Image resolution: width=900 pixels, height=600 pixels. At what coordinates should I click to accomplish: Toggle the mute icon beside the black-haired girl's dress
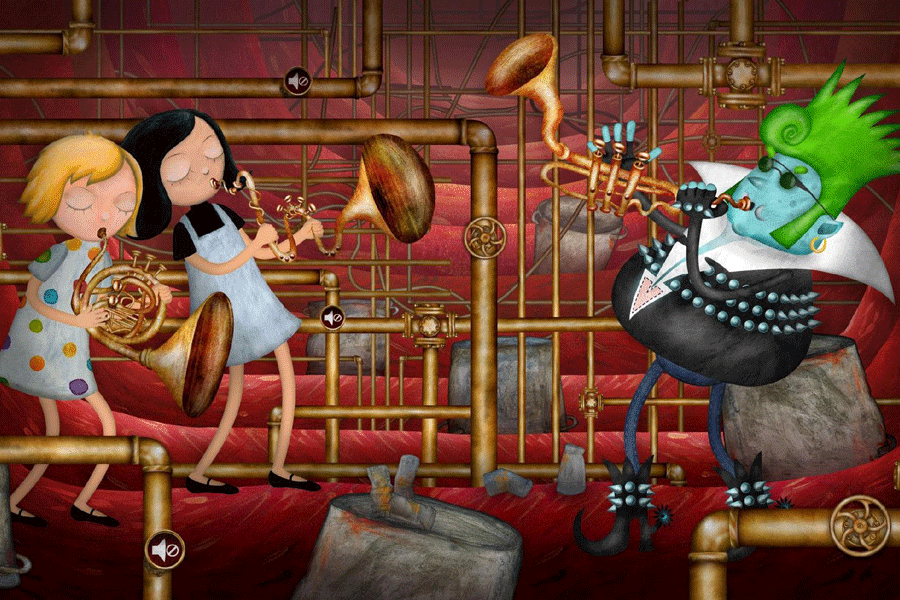click(333, 318)
